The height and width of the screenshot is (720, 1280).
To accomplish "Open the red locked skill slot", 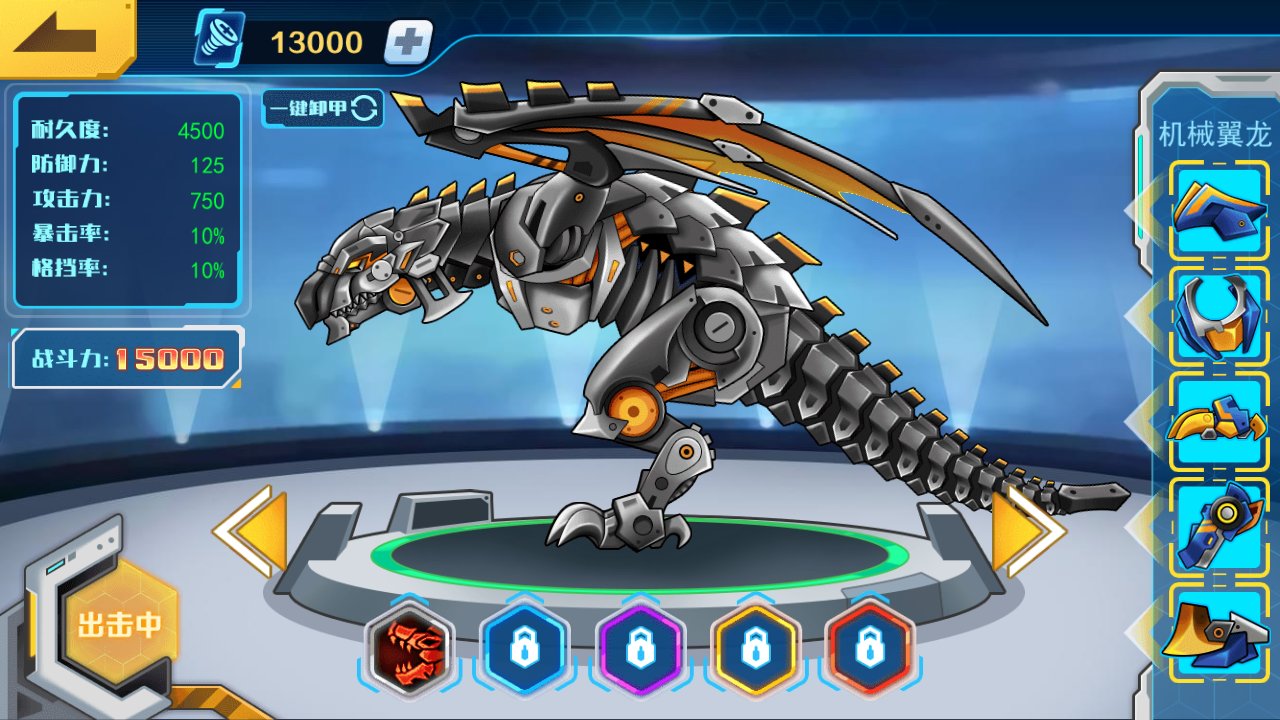I will point(870,649).
